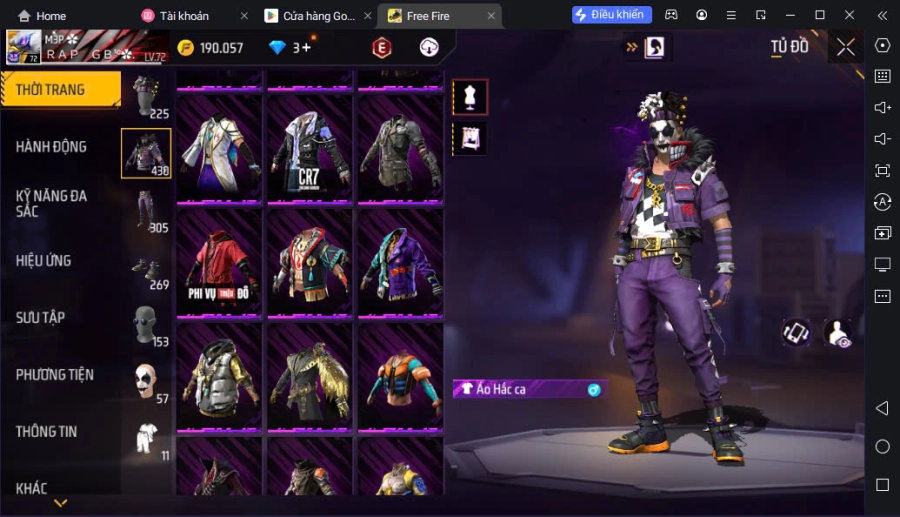Select the silver puffer vest item
900x517 pixels.
coord(220,378)
